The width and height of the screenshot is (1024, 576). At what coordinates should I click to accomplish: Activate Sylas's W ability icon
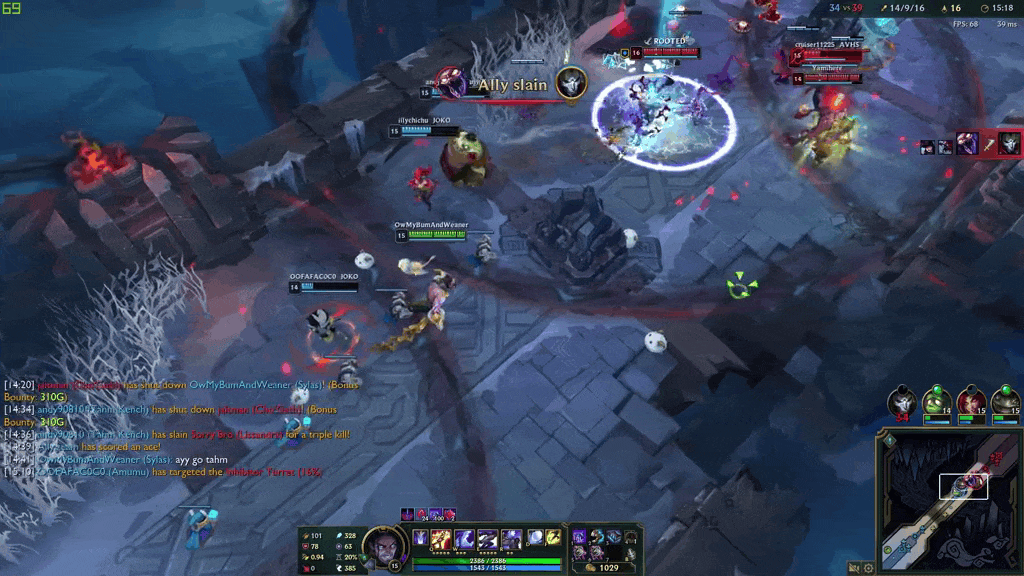[465, 539]
